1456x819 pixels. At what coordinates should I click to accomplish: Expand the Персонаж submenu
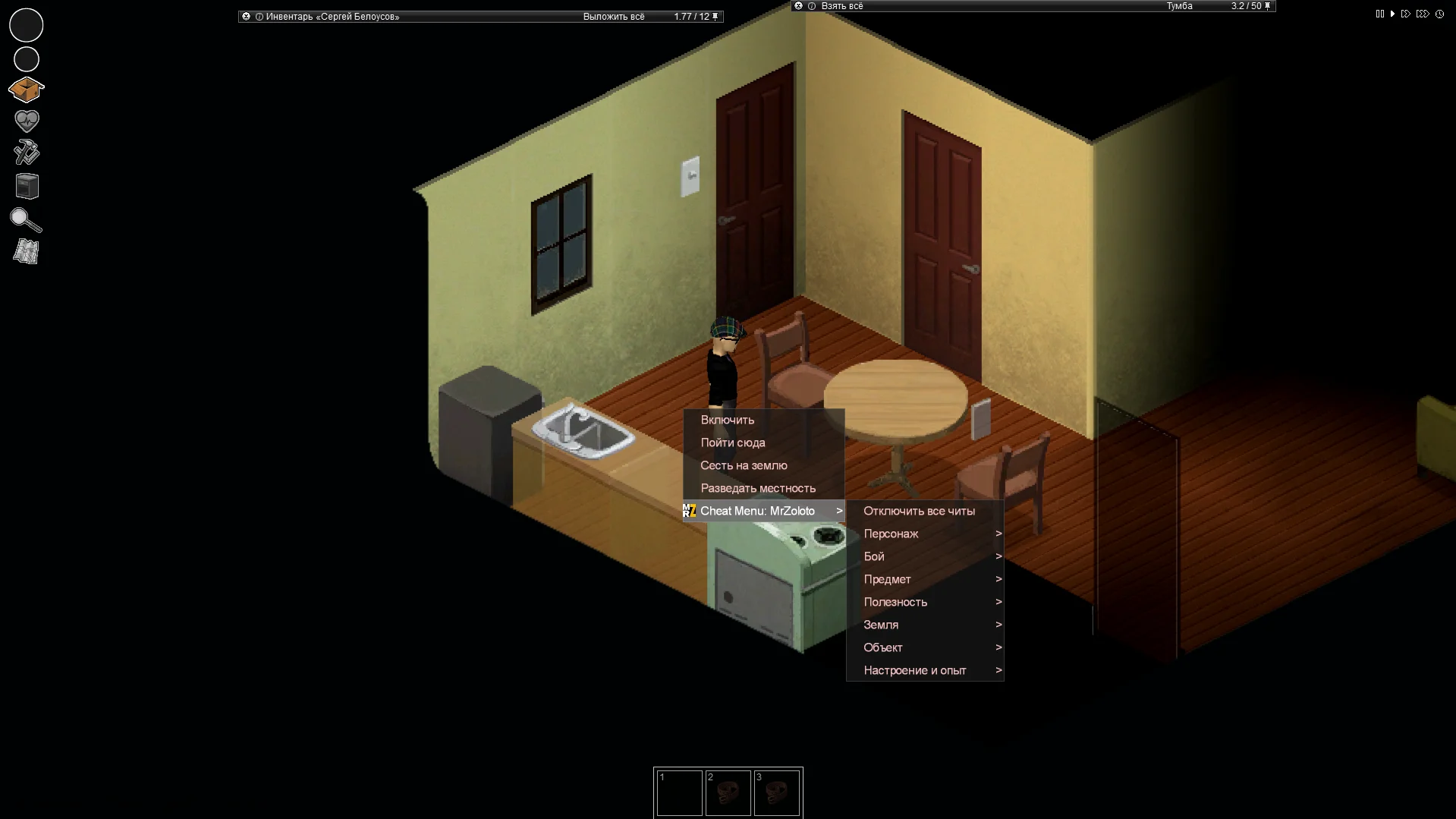[x=892, y=534]
